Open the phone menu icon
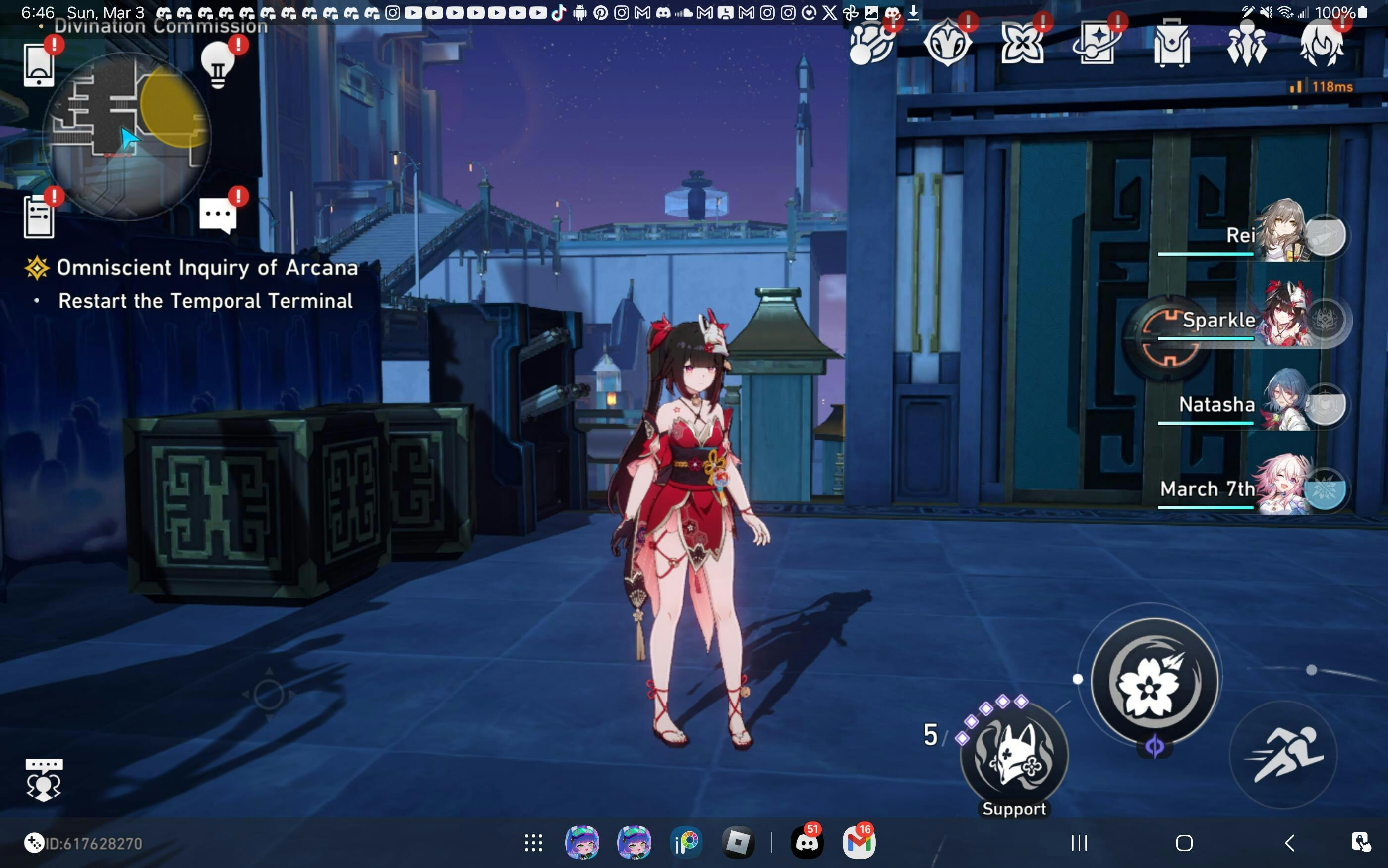Viewport: 1388px width, 868px height. tap(39, 65)
